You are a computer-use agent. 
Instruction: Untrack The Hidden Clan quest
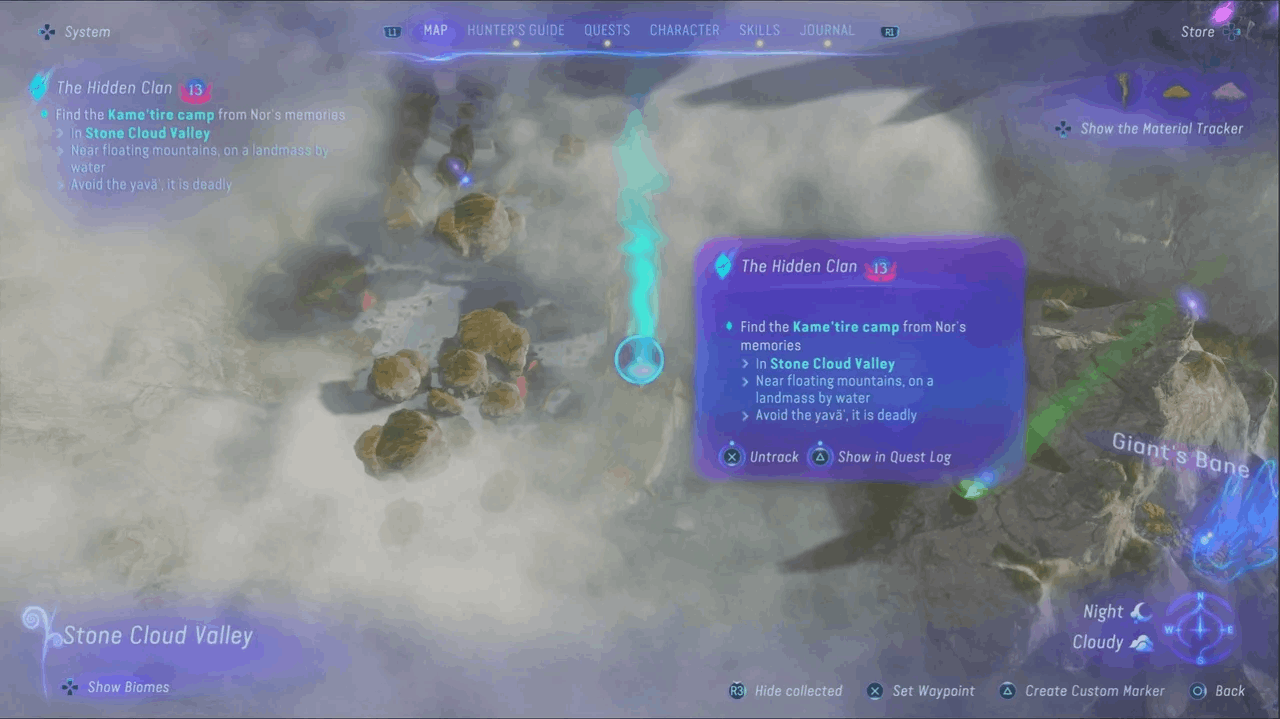click(x=762, y=457)
